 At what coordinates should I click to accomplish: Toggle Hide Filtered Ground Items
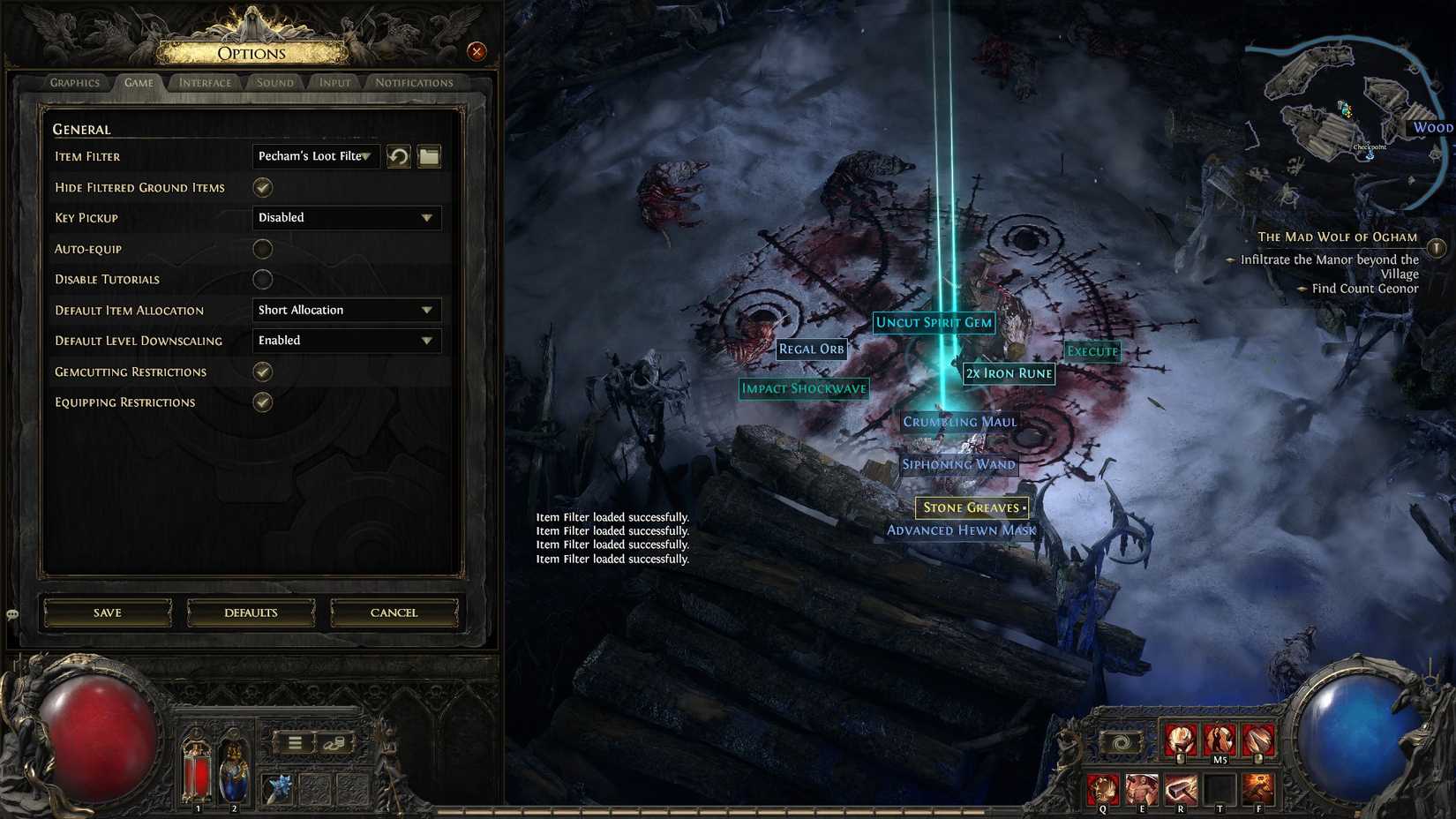[x=262, y=187]
